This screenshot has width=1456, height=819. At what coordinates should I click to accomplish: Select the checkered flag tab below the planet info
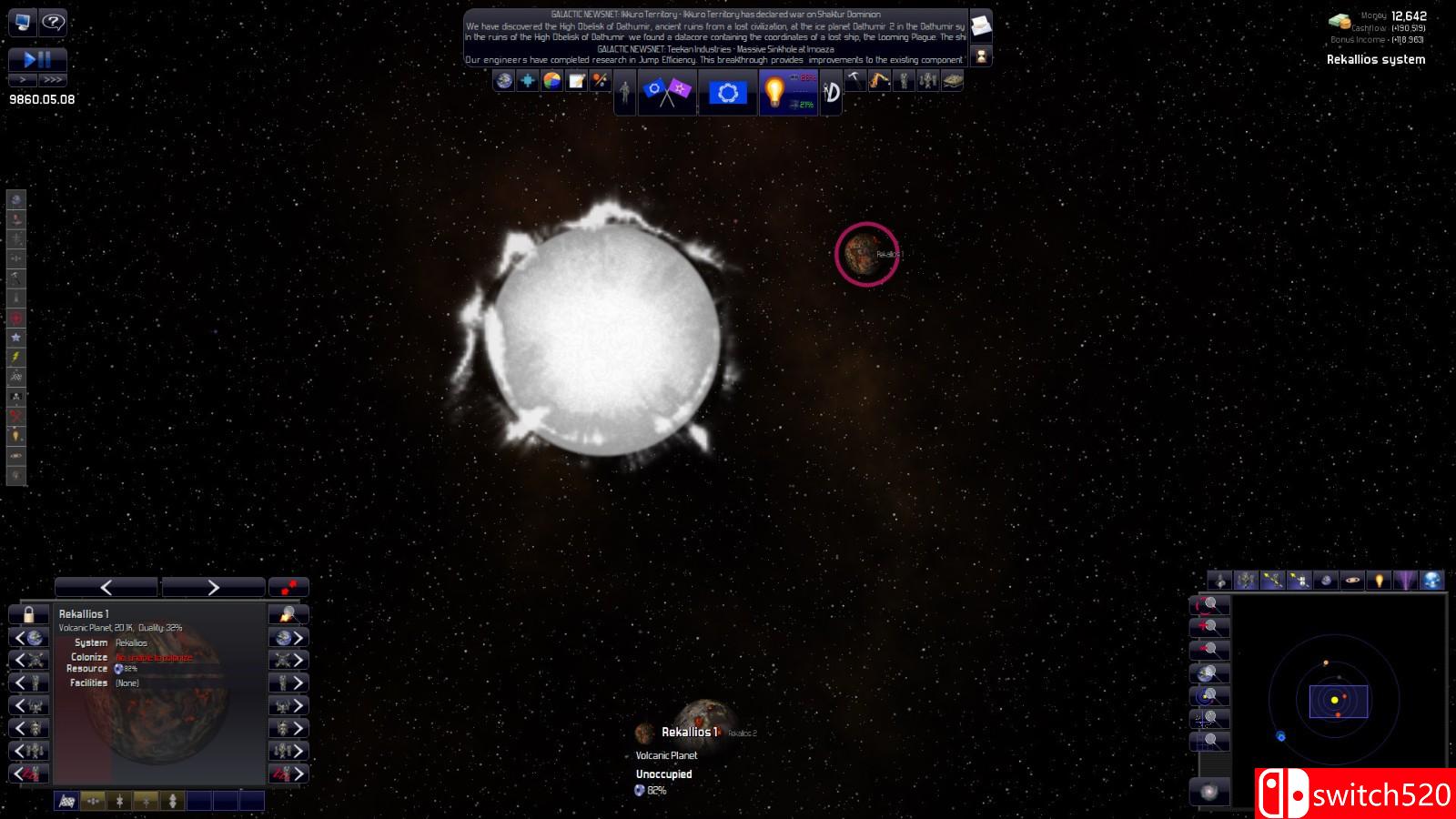tap(66, 802)
